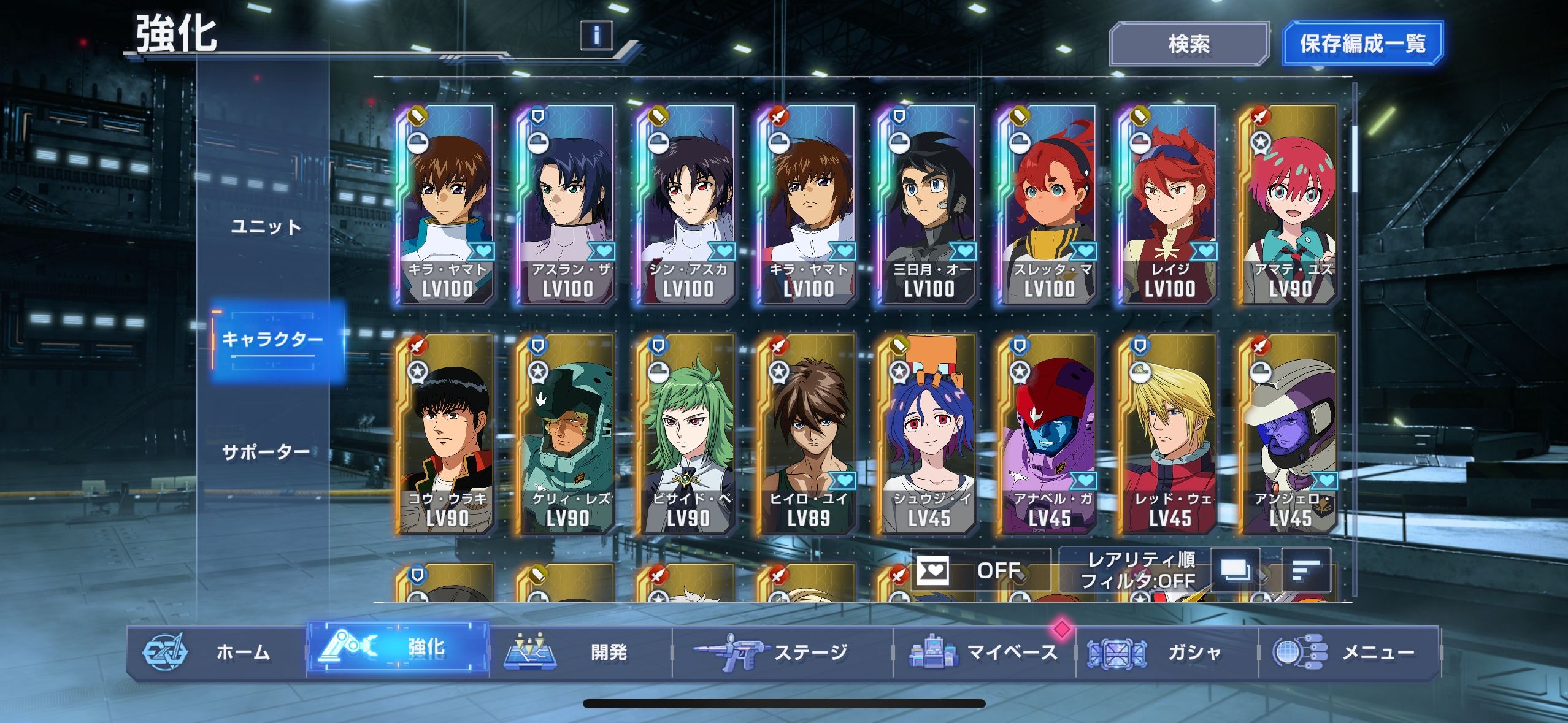
Task: Switch to the サポーター tab
Action: [x=266, y=453]
